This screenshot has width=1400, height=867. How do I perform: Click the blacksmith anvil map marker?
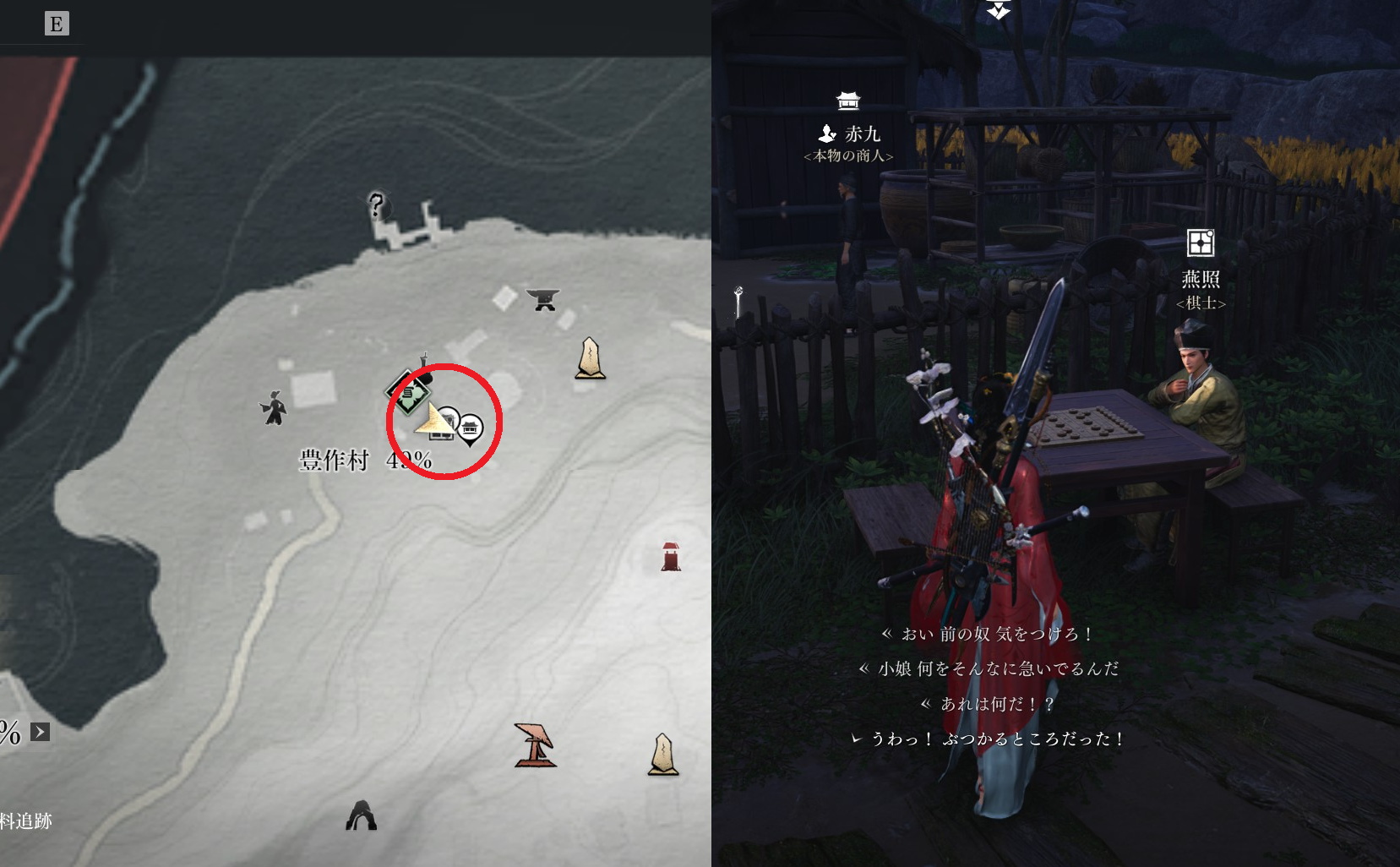542,298
